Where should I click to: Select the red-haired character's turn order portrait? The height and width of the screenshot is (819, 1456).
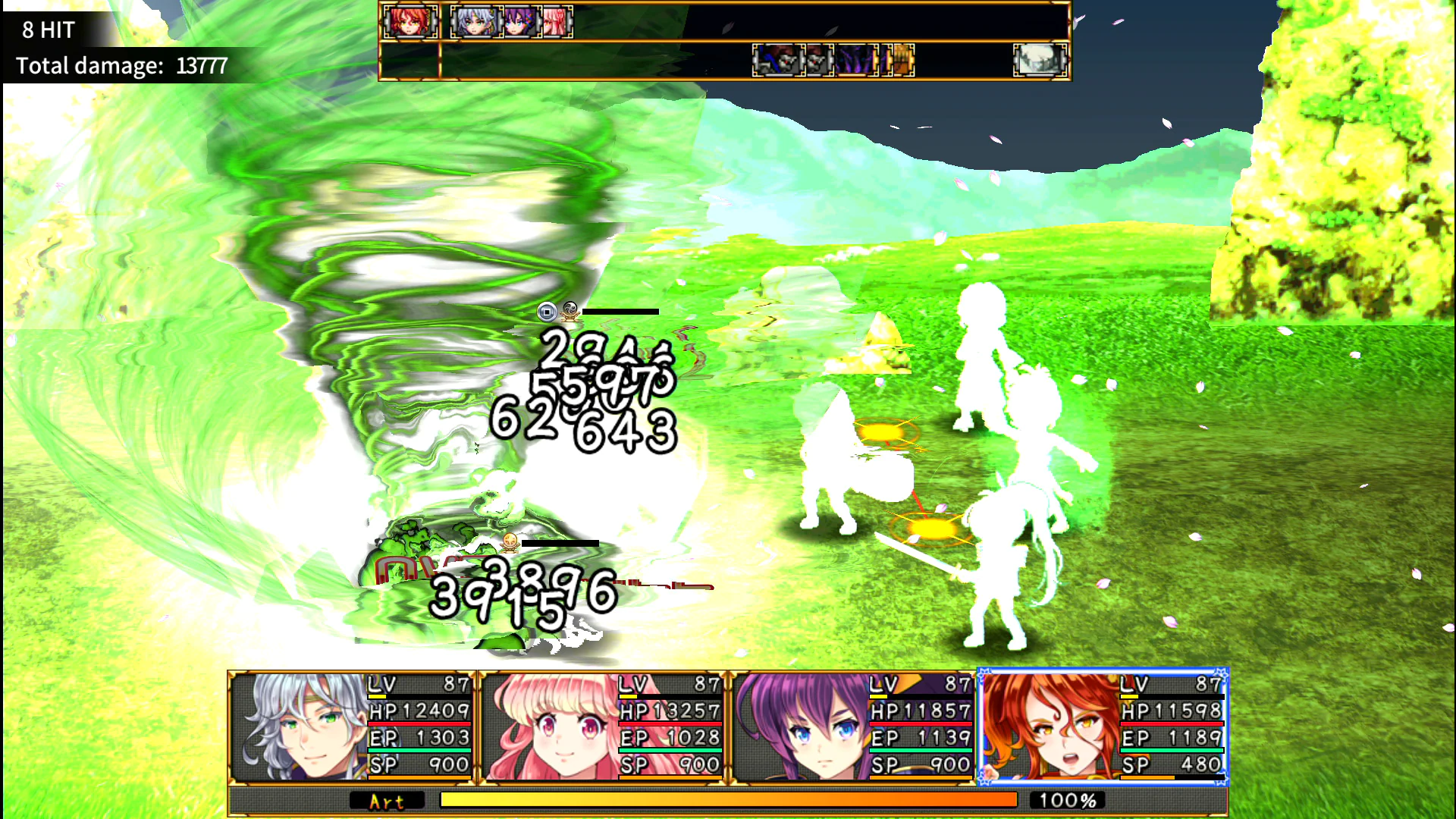coord(409,20)
